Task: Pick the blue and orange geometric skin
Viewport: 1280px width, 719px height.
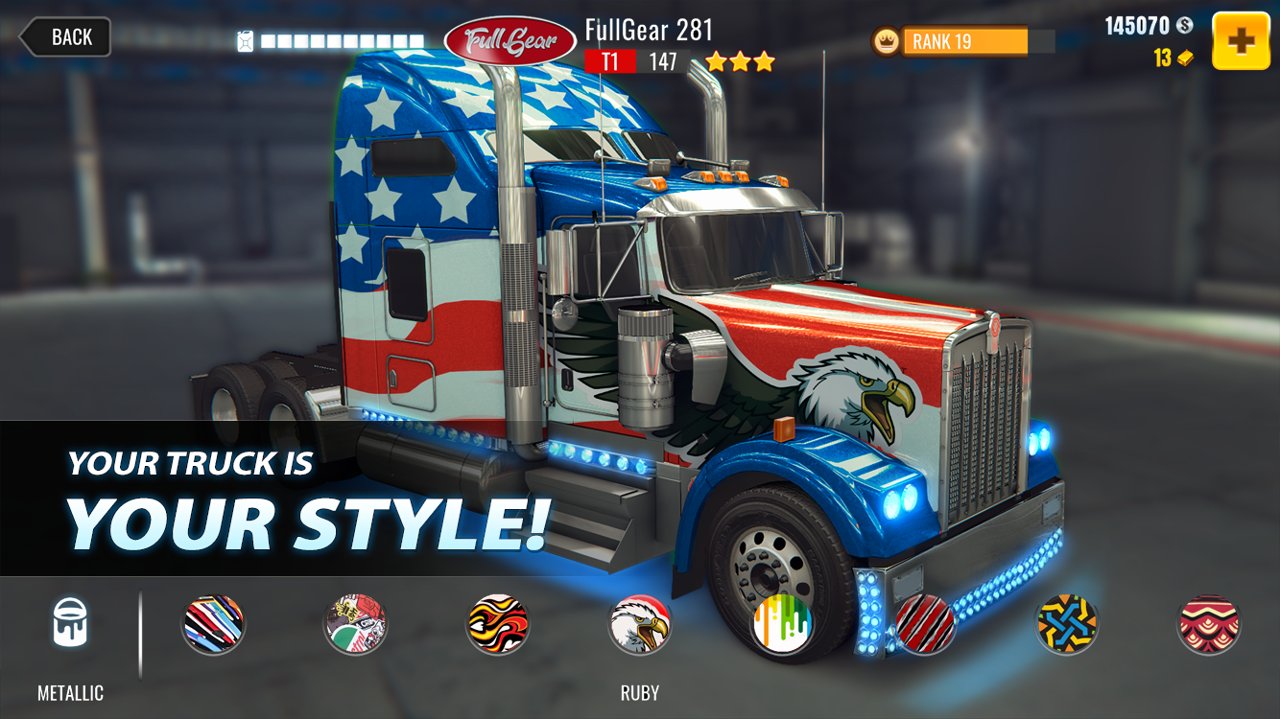Action: 1066,624
